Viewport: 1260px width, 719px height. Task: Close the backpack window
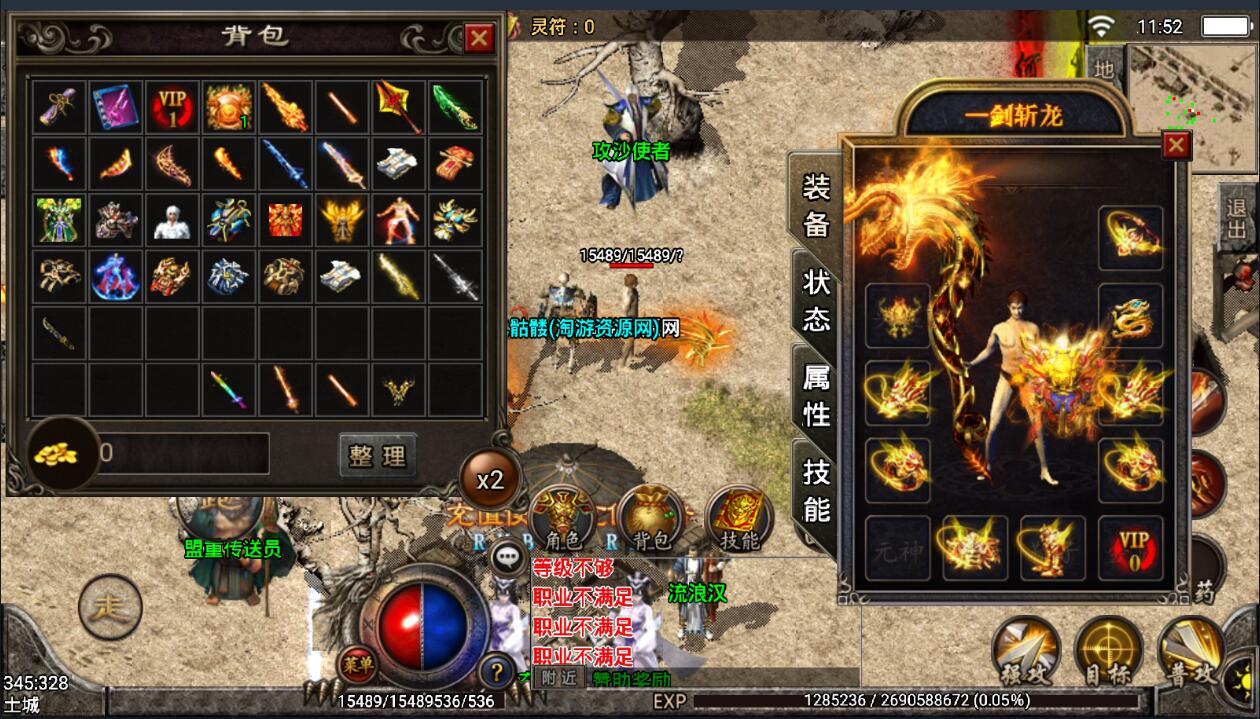tap(480, 38)
